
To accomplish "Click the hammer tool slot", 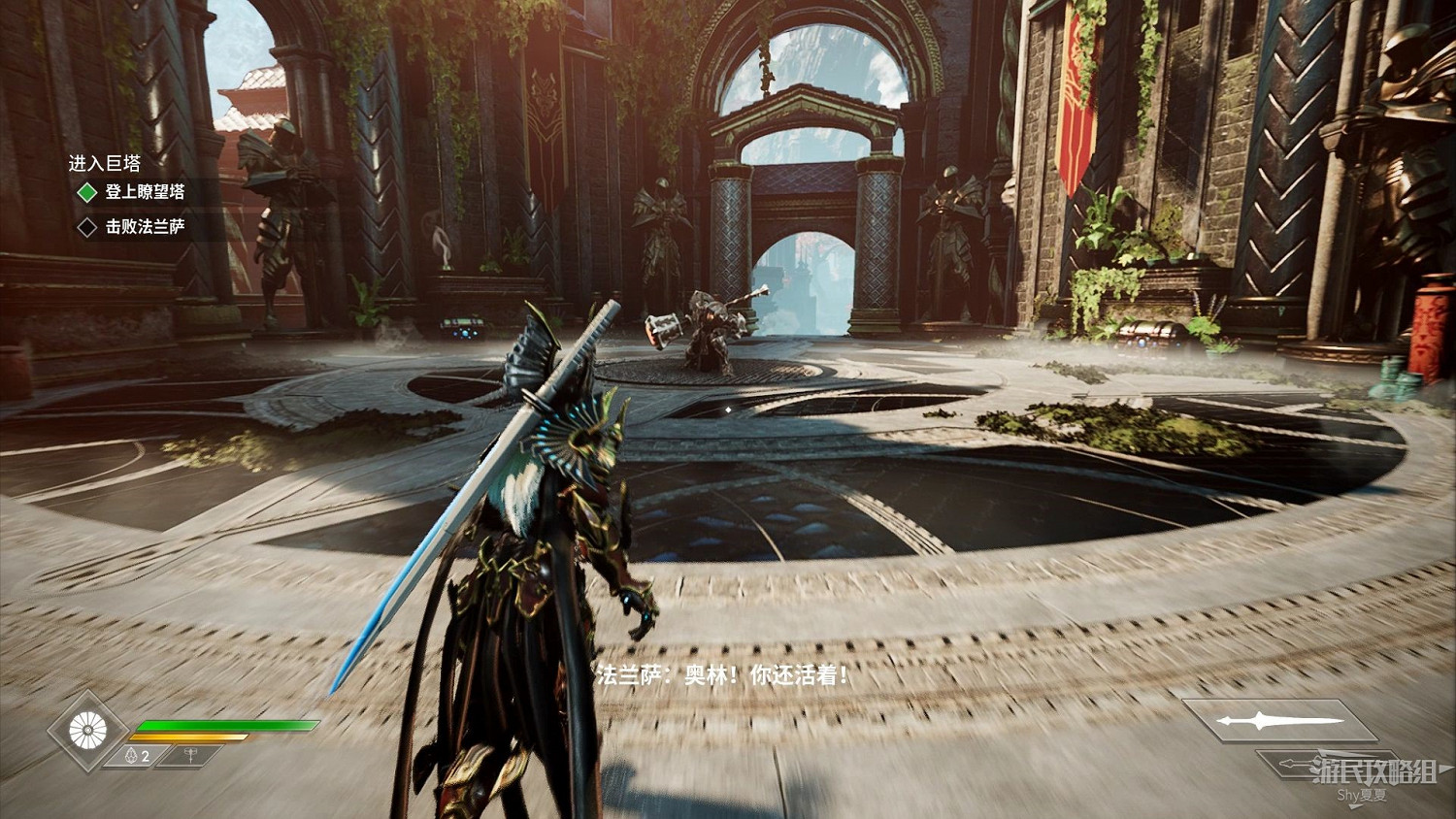I will (x=190, y=756).
